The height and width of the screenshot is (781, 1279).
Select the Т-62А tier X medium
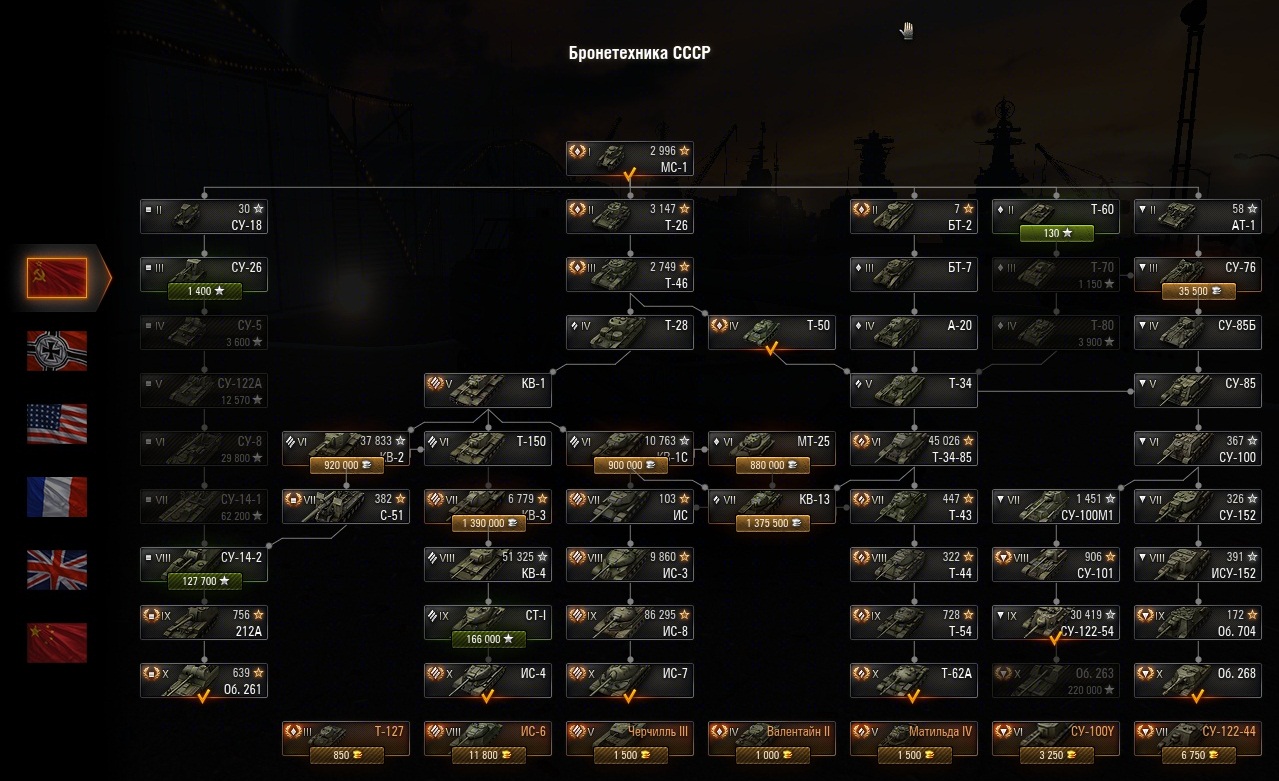click(x=913, y=680)
